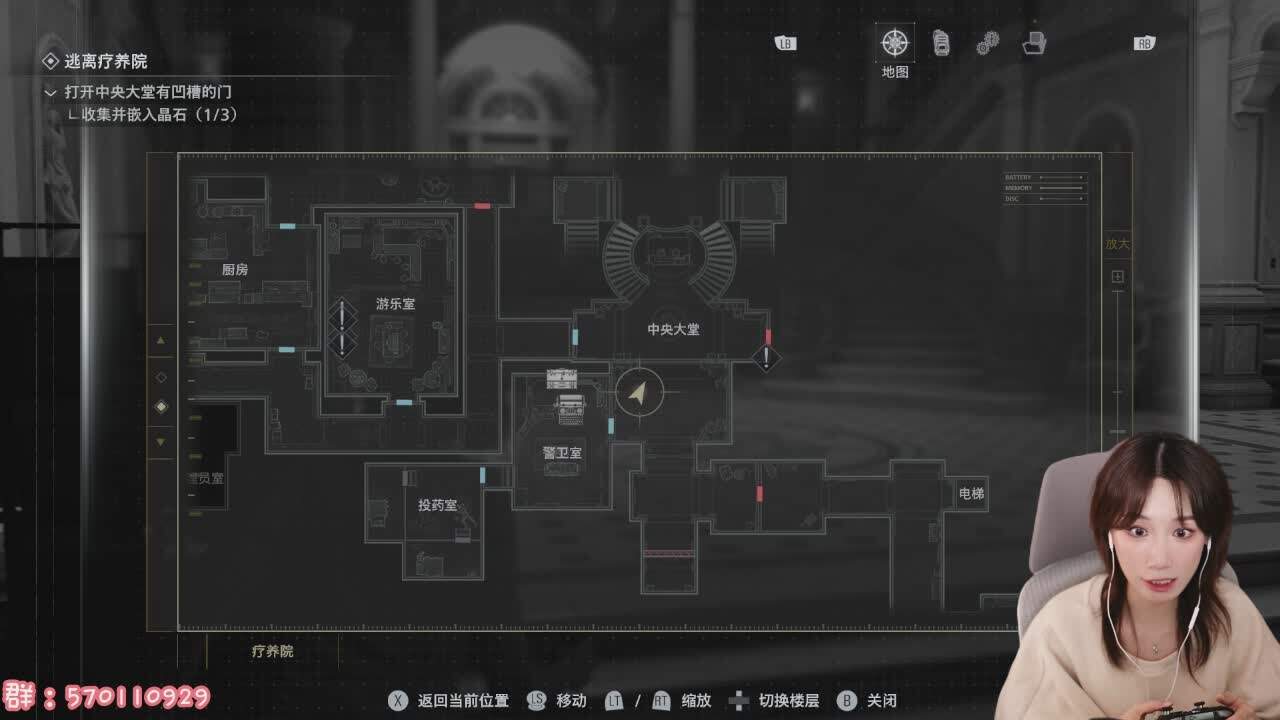Select the 地图 compass map tab
The height and width of the screenshot is (720, 1280).
894,43
